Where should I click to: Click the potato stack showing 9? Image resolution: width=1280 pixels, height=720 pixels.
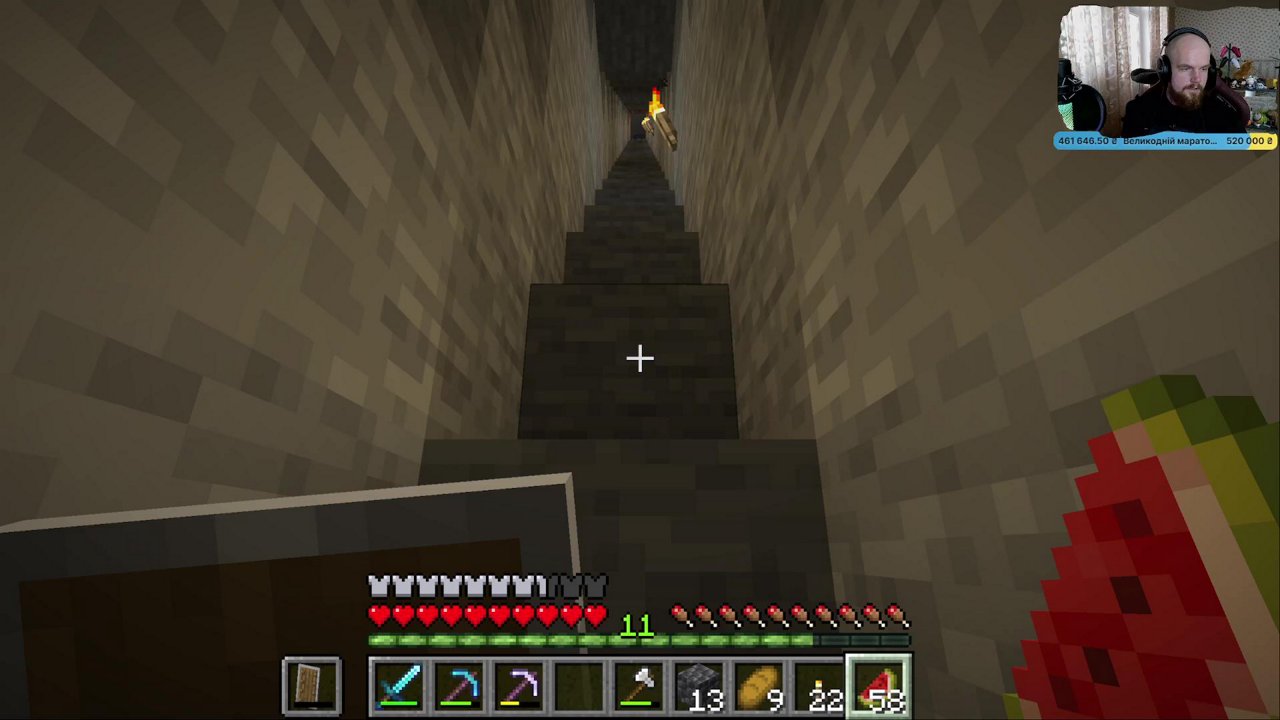pos(760,685)
